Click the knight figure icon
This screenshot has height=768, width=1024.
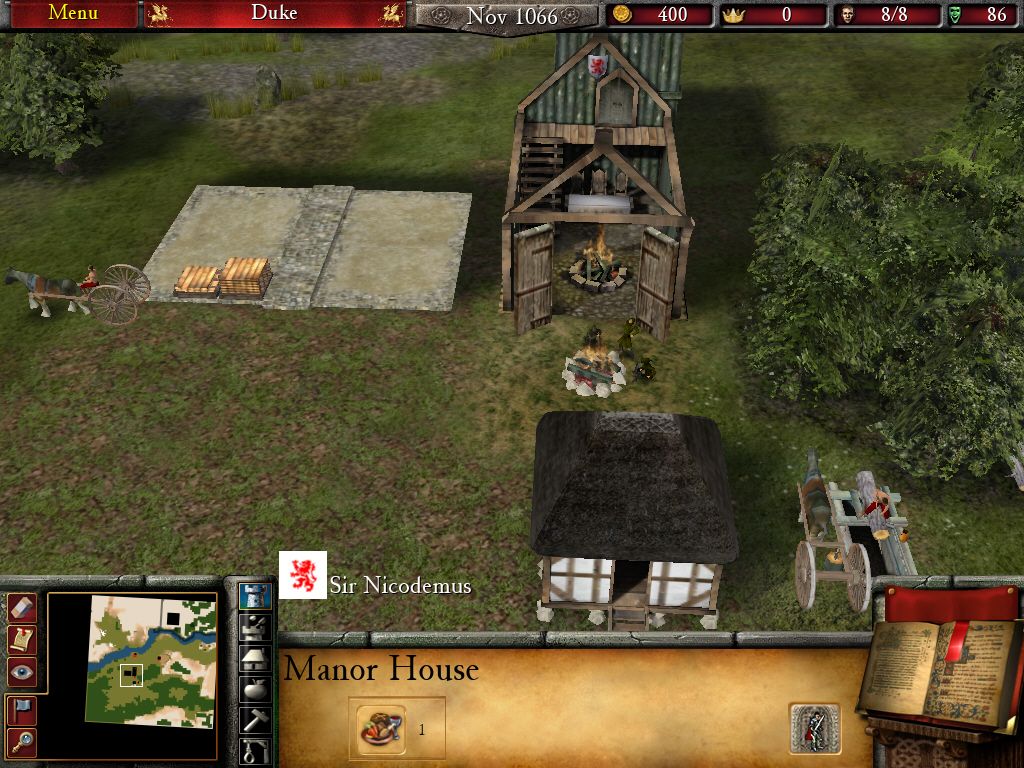pyautogui.click(x=814, y=729)
